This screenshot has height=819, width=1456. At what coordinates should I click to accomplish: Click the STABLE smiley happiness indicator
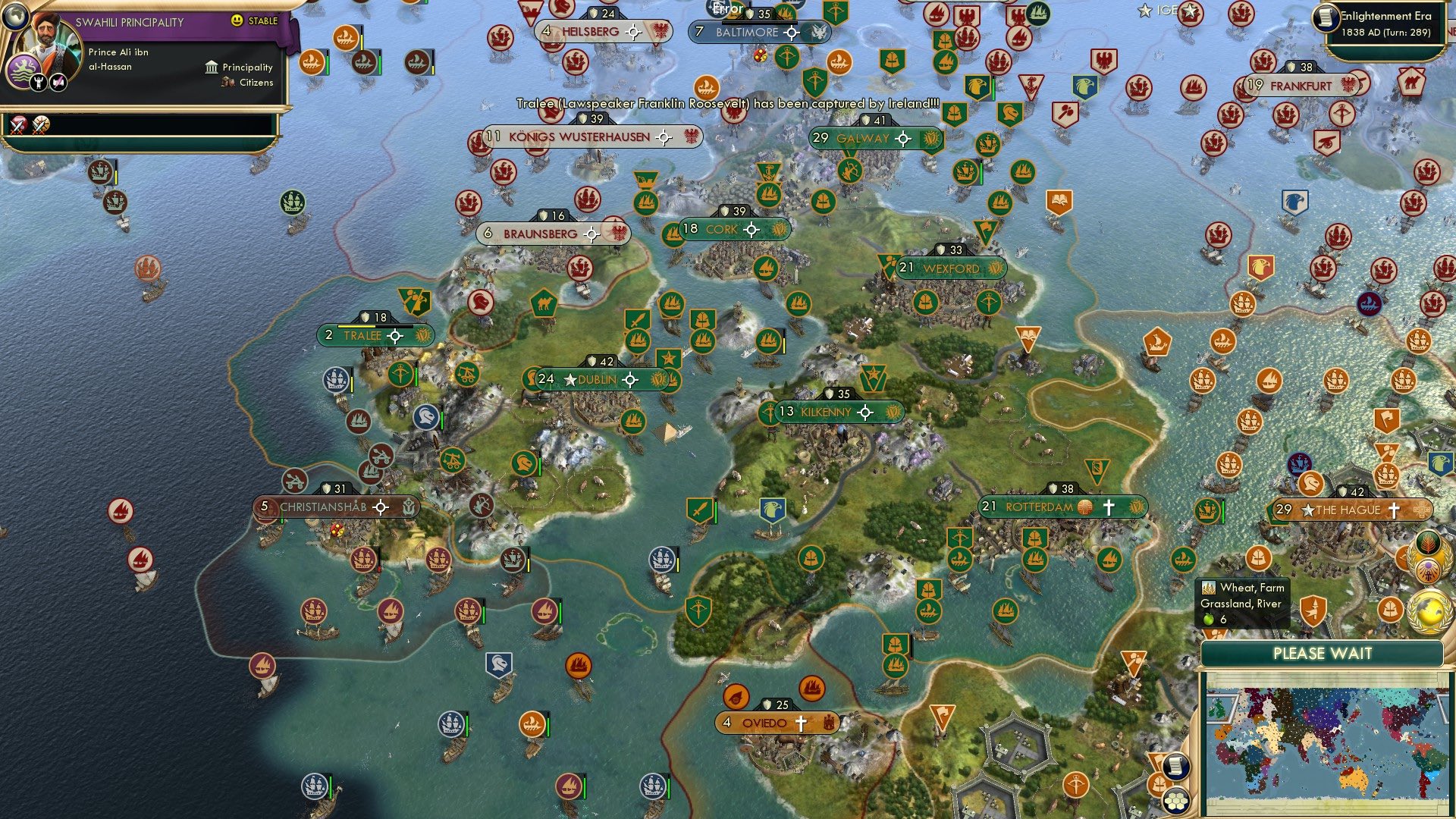pyautogui.click(x=237, y=20)
